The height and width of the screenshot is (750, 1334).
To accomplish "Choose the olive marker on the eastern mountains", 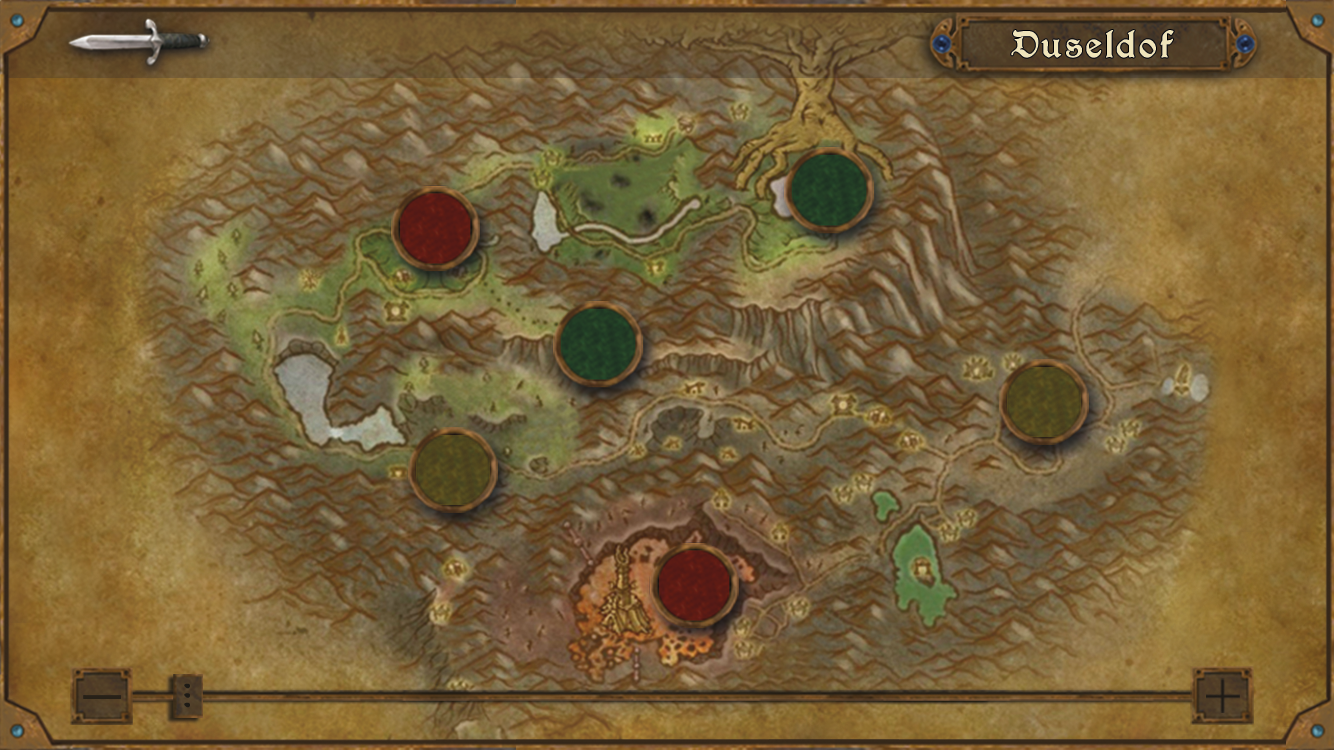I will coord(1044,402).
